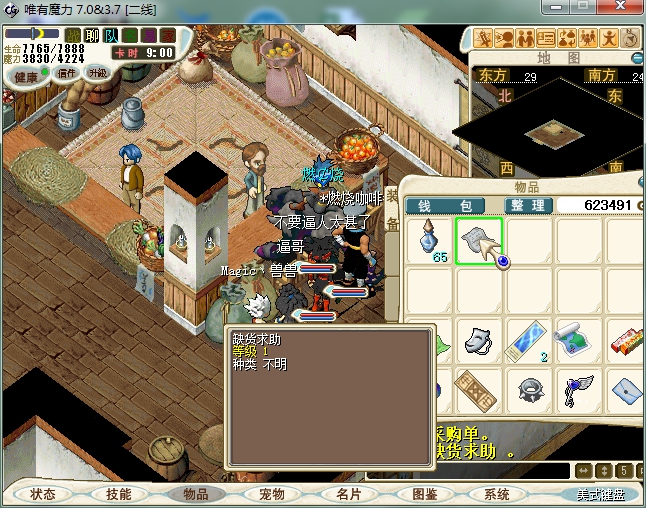Toggle the 队 team mode icon

point(110,36)
